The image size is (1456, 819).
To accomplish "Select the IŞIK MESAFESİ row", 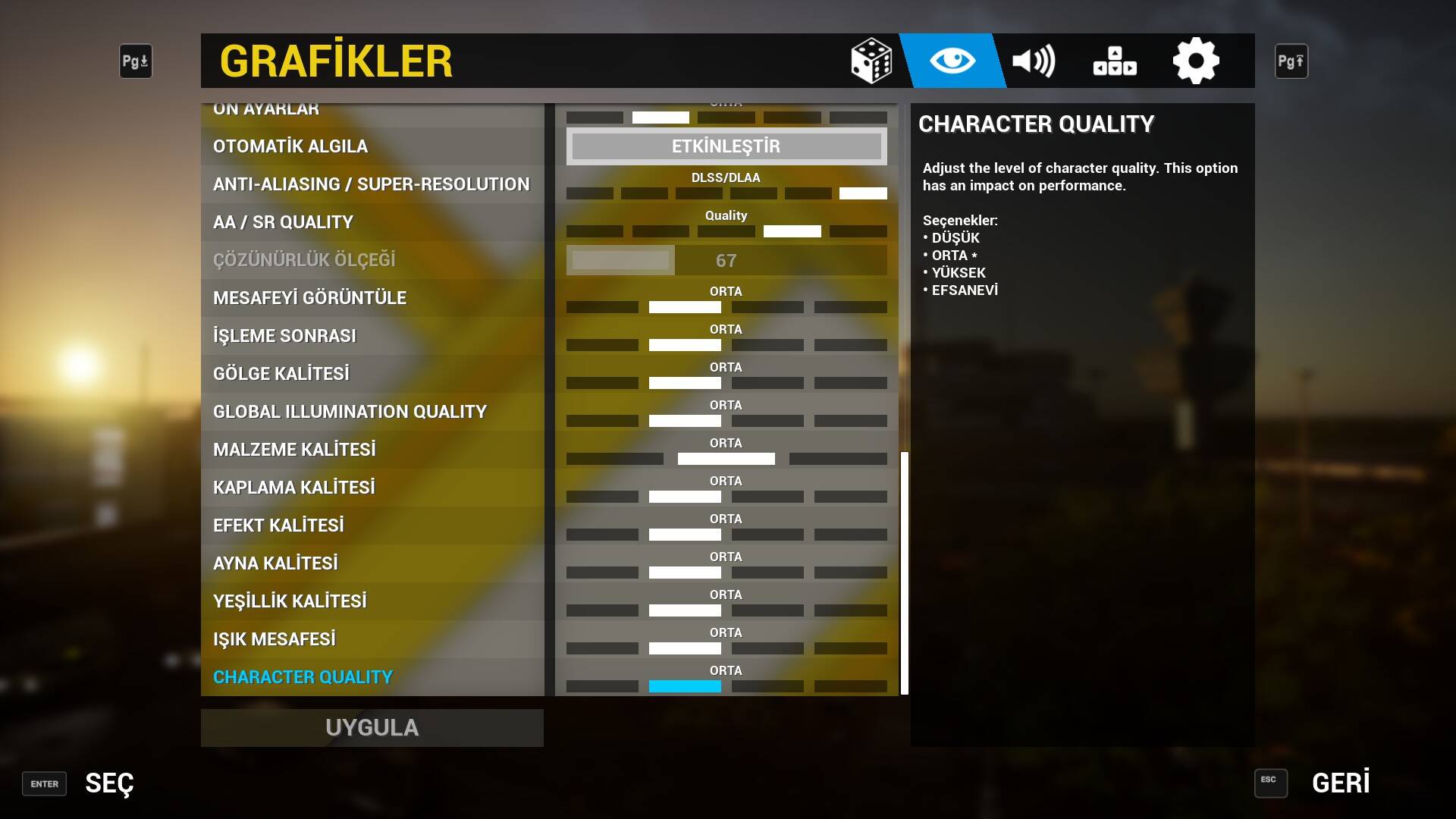I will (x=275, y=639).
